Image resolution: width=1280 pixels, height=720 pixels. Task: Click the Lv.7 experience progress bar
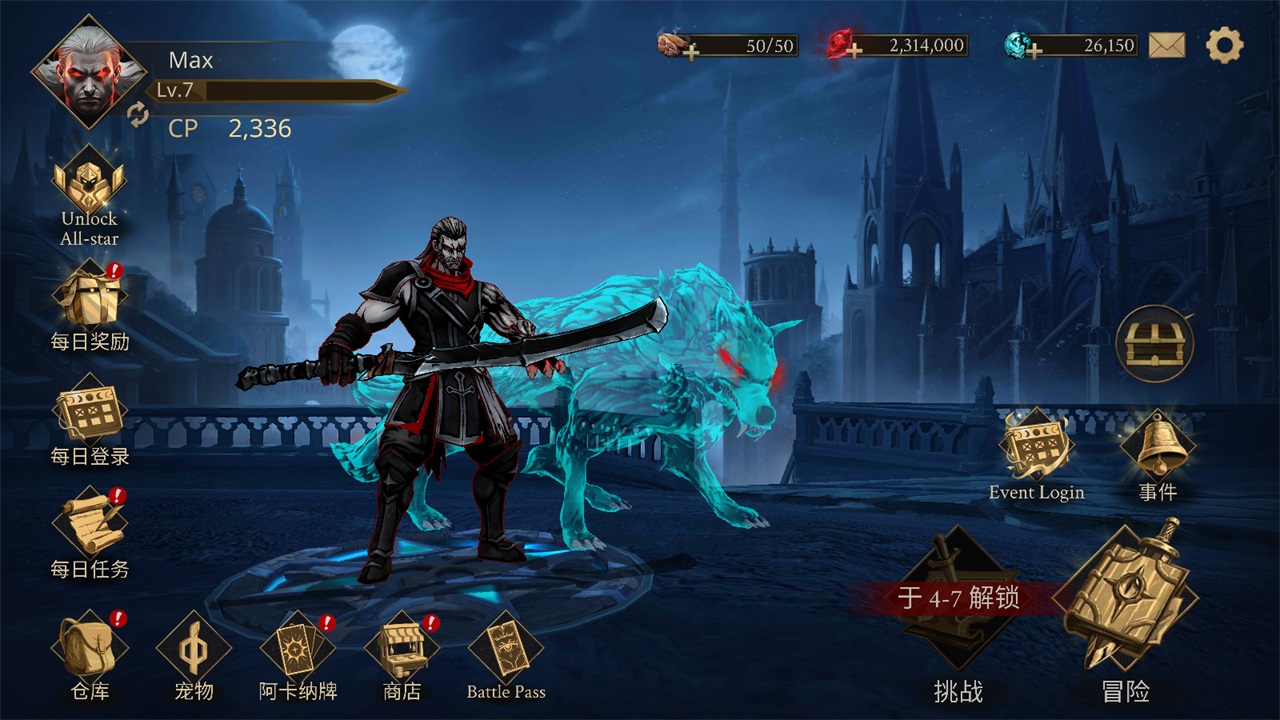(x=280, y=90)
